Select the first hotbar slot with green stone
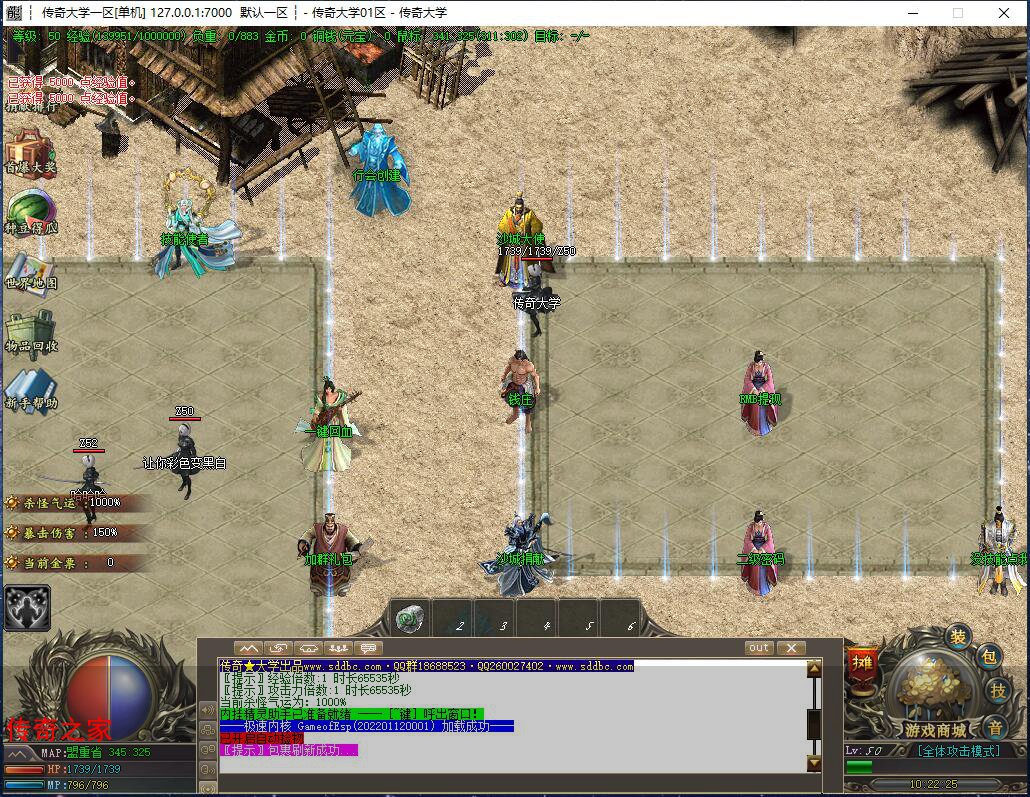1030x797 pixels. (x=409, y=619)
